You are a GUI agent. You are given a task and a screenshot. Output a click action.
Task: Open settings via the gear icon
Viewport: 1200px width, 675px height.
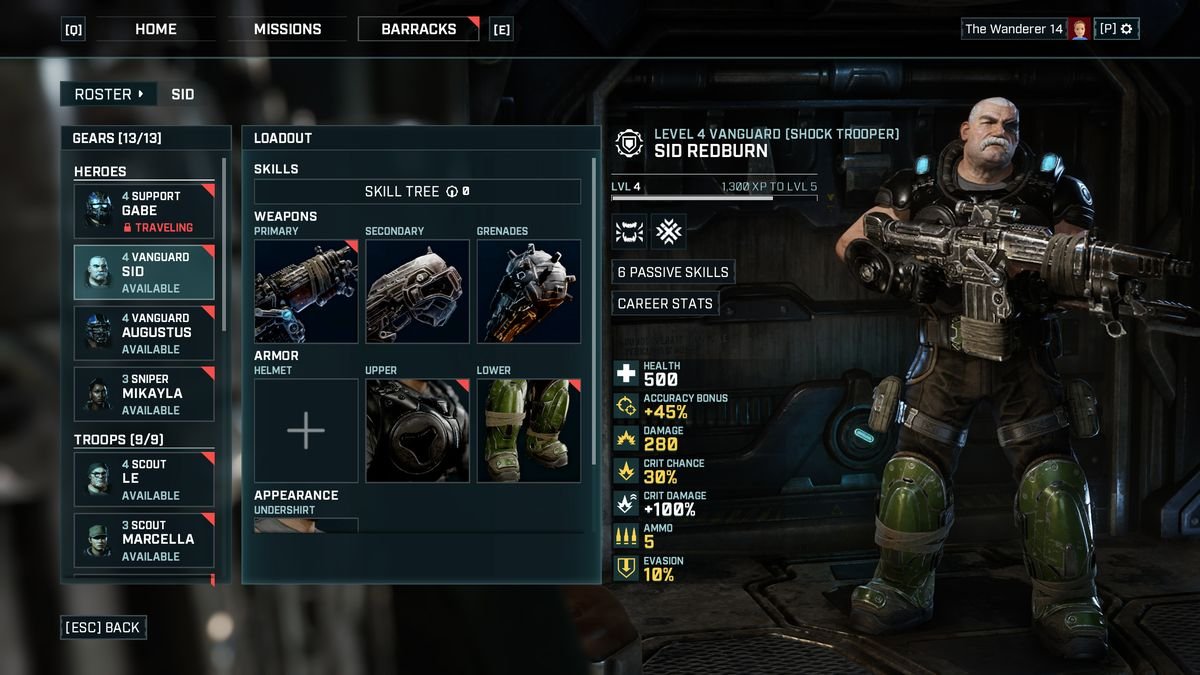1126,29
